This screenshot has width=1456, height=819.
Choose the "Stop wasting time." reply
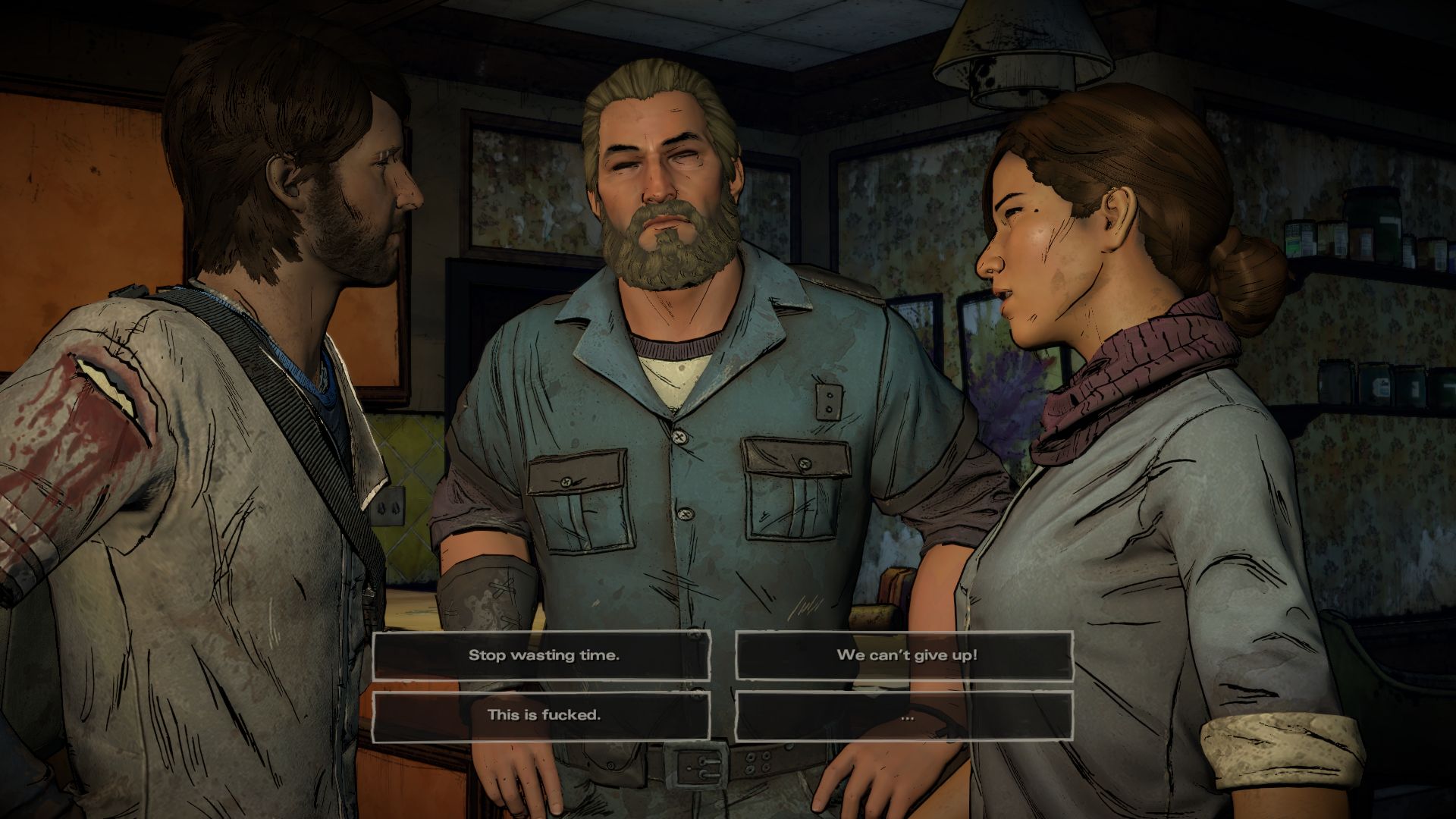542,655
